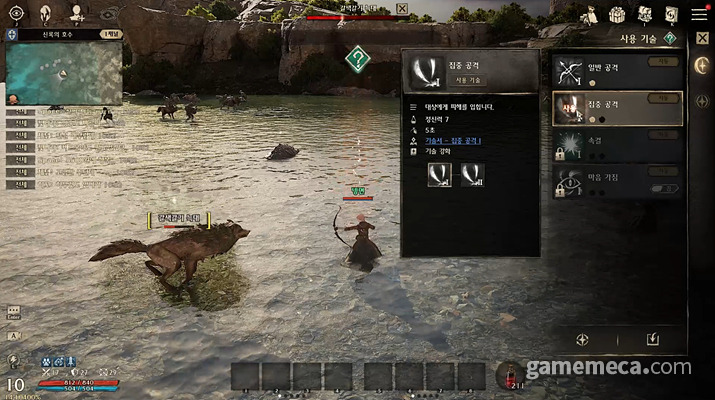Click the skill book link in tooltip
Image resolution: width=715 pixels, height=400 pixels.
tap(452, 141)
